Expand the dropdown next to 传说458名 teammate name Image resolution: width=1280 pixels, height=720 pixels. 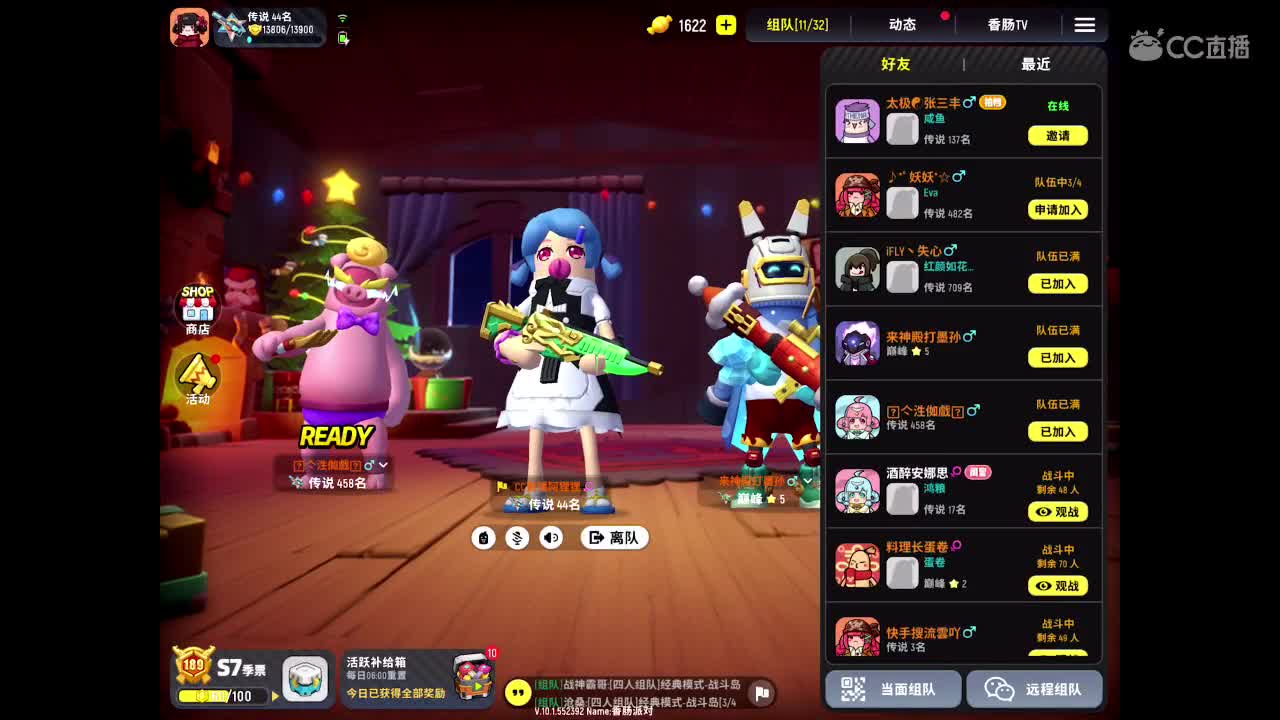(383, 465)
